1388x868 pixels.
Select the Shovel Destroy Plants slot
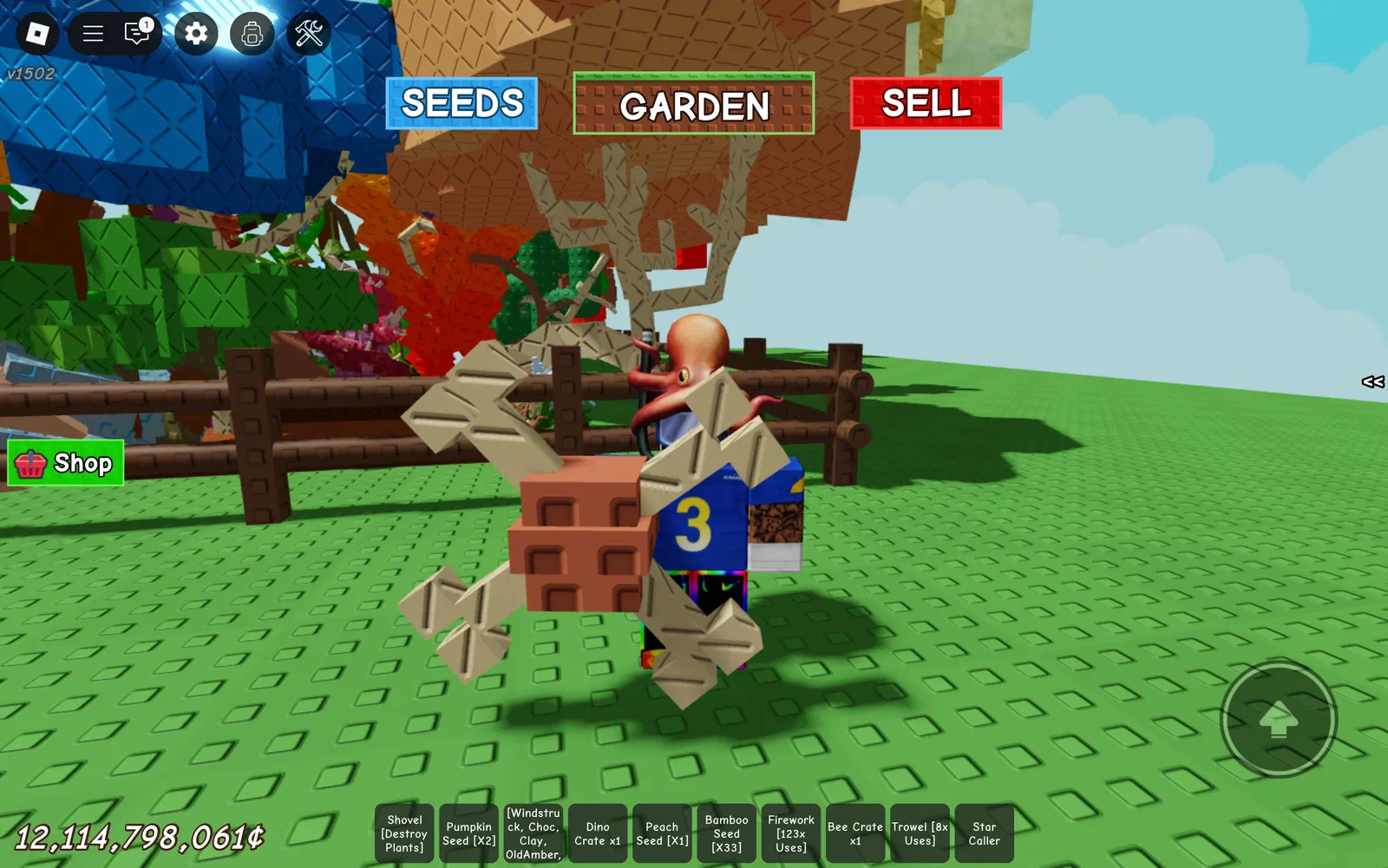[x=404, y=833]
